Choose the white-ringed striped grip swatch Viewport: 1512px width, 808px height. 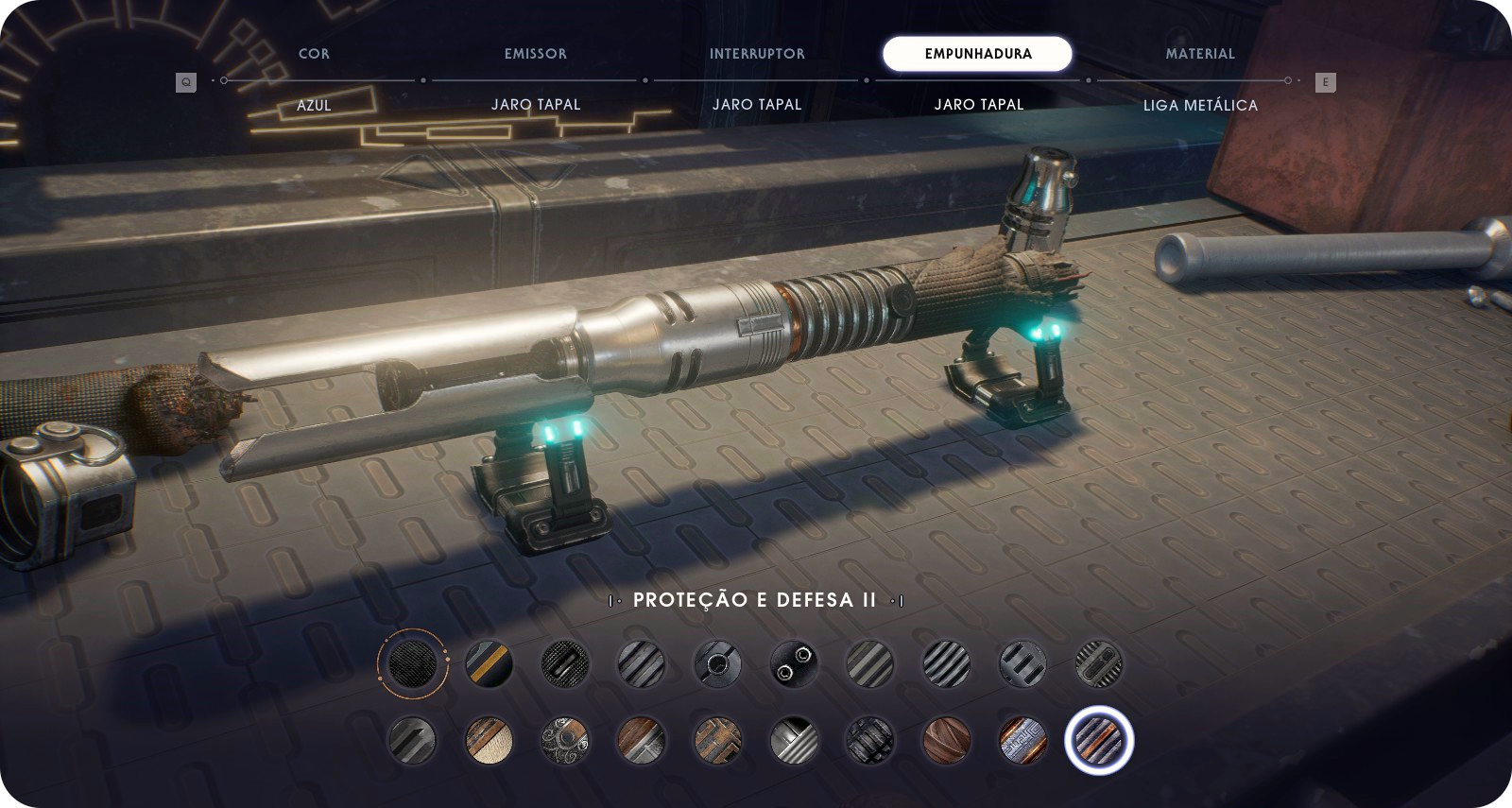(x=1098, y=740)
